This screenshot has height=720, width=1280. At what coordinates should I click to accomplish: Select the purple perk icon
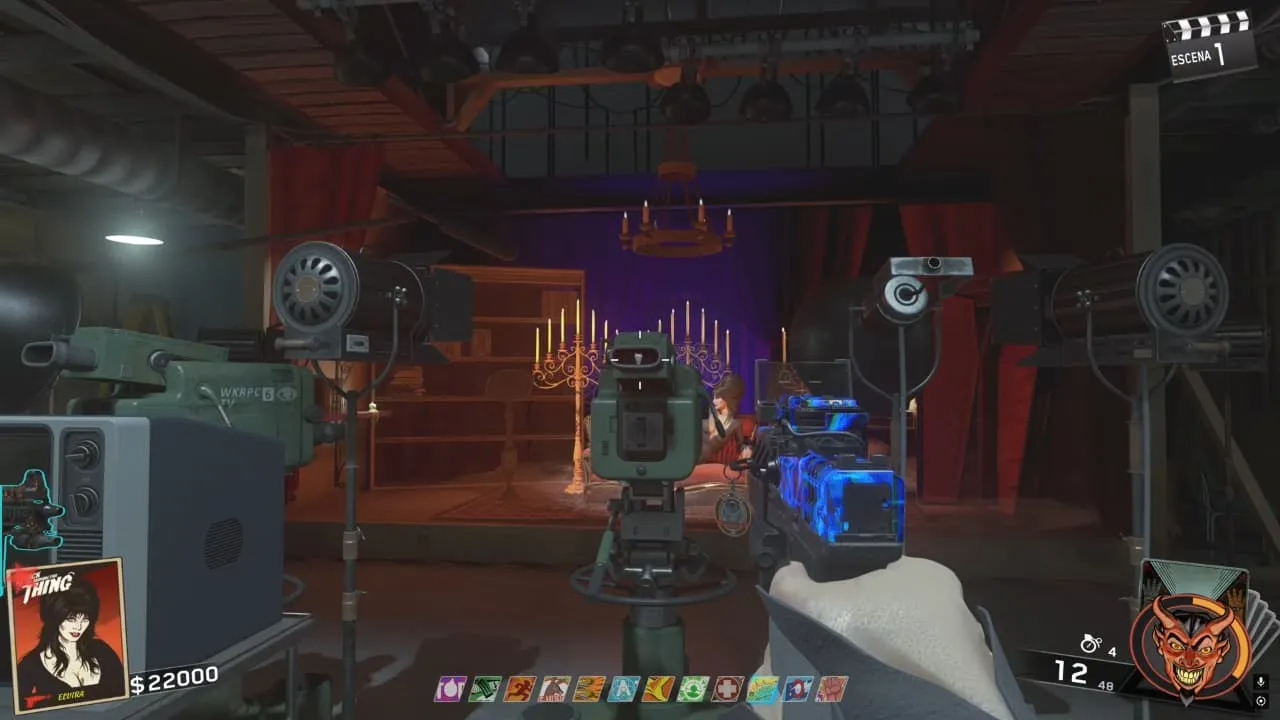pyautogui.click(x=450, y=688)
